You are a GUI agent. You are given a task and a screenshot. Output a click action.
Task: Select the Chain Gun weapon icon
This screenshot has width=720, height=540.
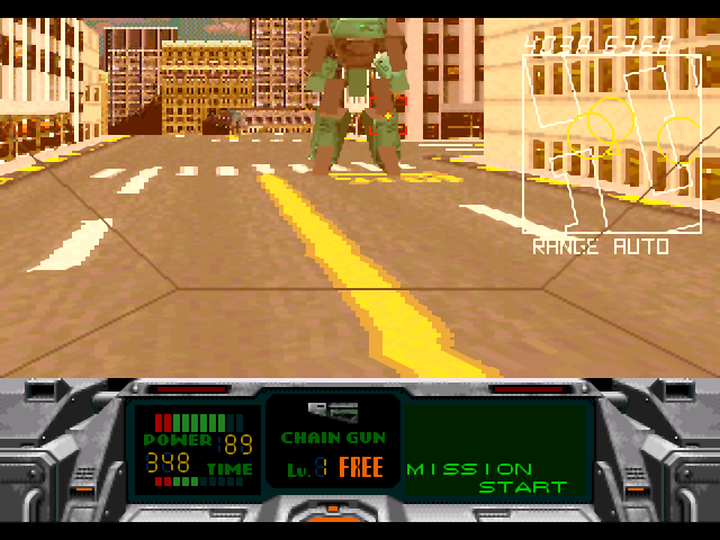333,411
